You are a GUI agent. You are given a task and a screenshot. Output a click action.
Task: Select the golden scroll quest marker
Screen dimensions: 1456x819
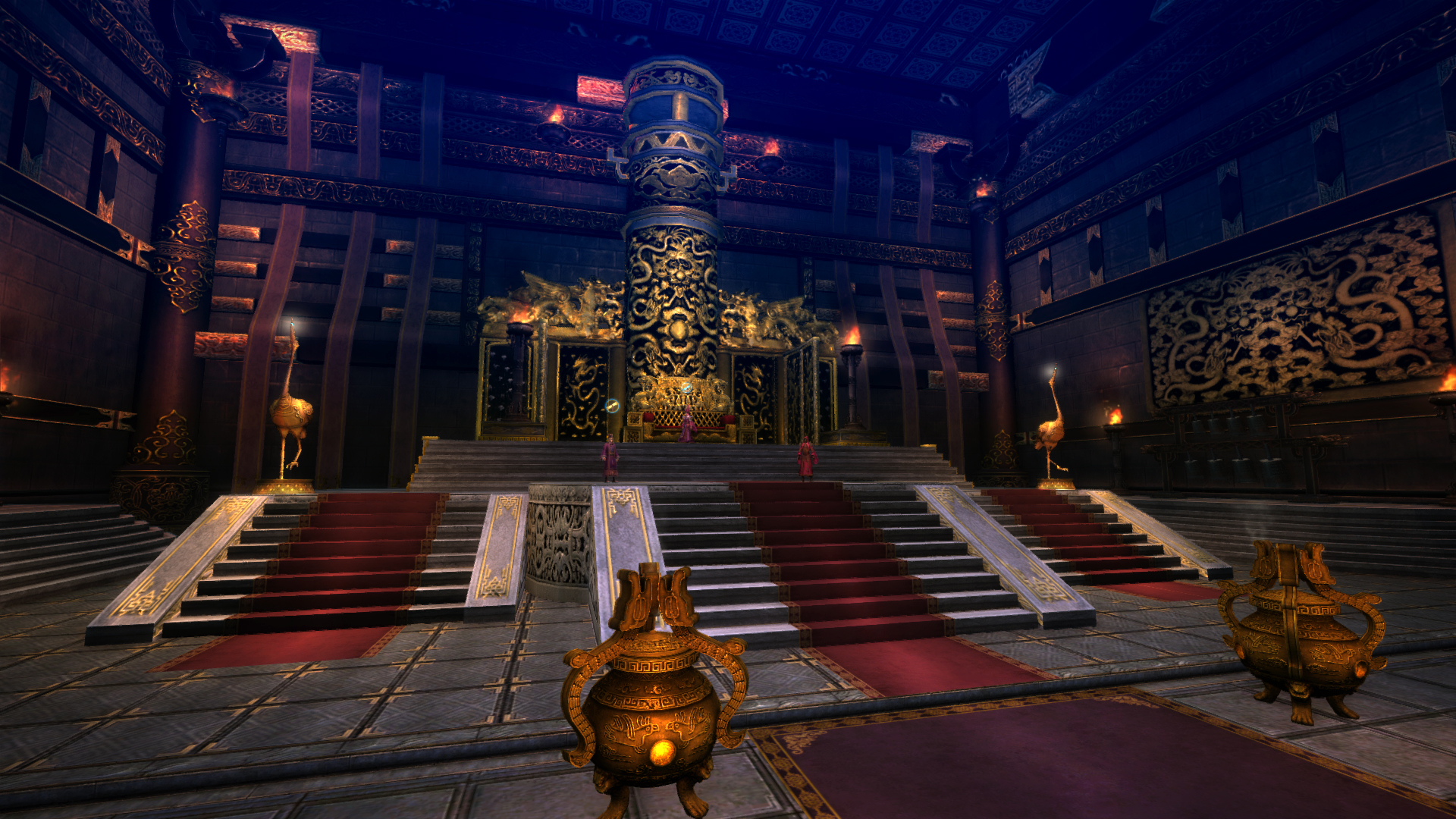[x=612, y=406]
